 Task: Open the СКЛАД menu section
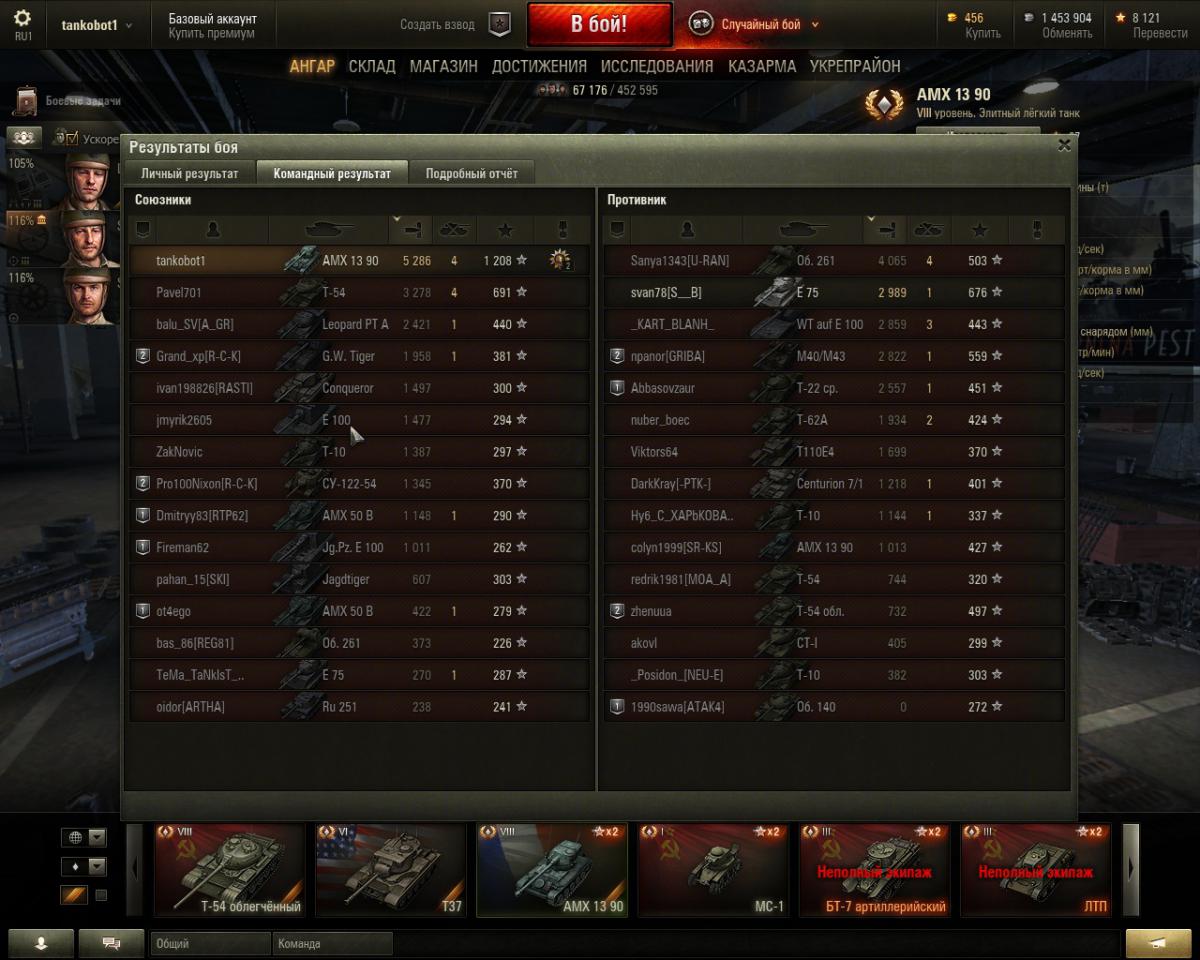pyautogui.click(x=372, y=66)
